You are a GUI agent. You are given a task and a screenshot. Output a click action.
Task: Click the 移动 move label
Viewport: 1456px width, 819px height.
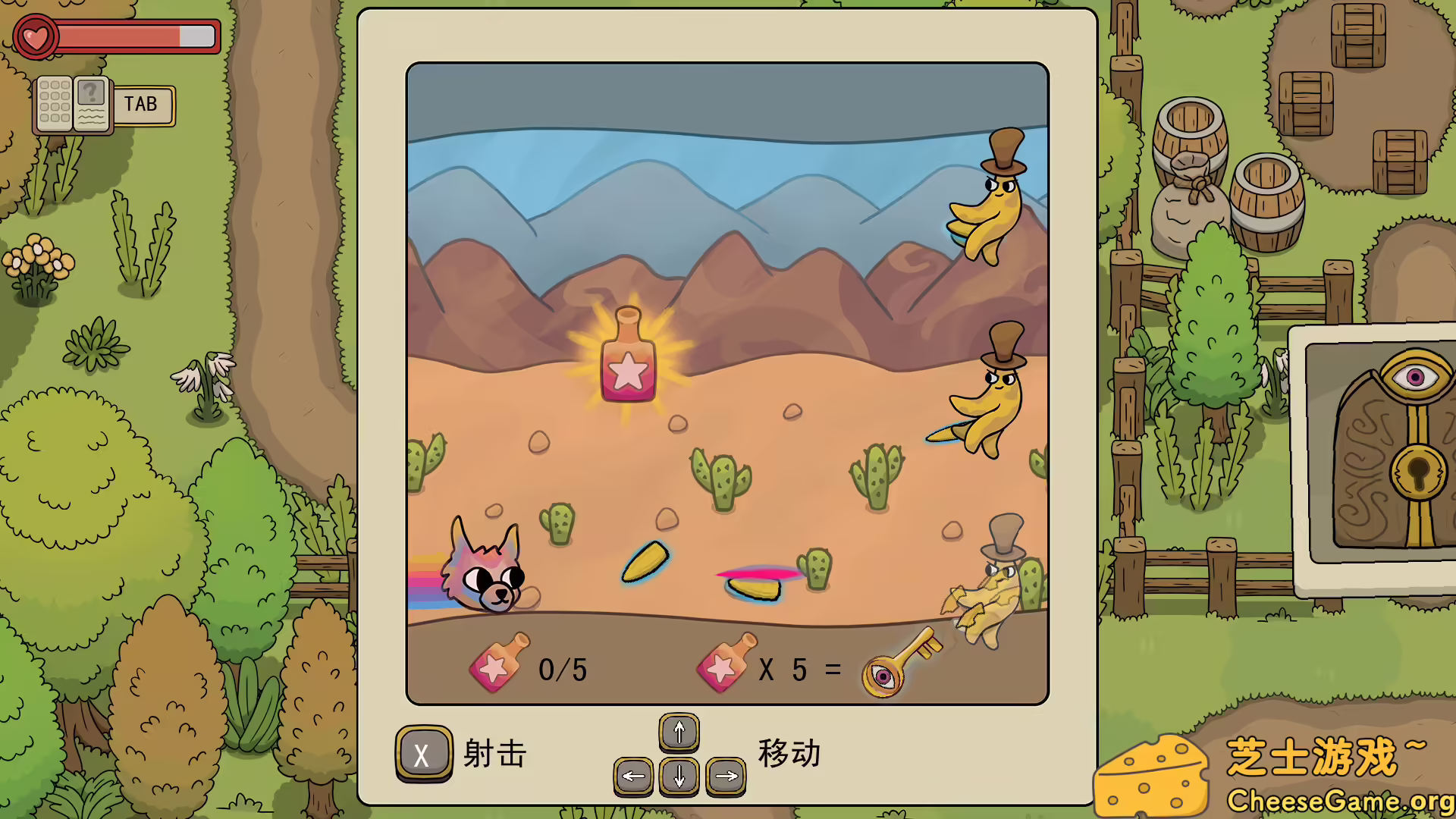click(787, 753)
